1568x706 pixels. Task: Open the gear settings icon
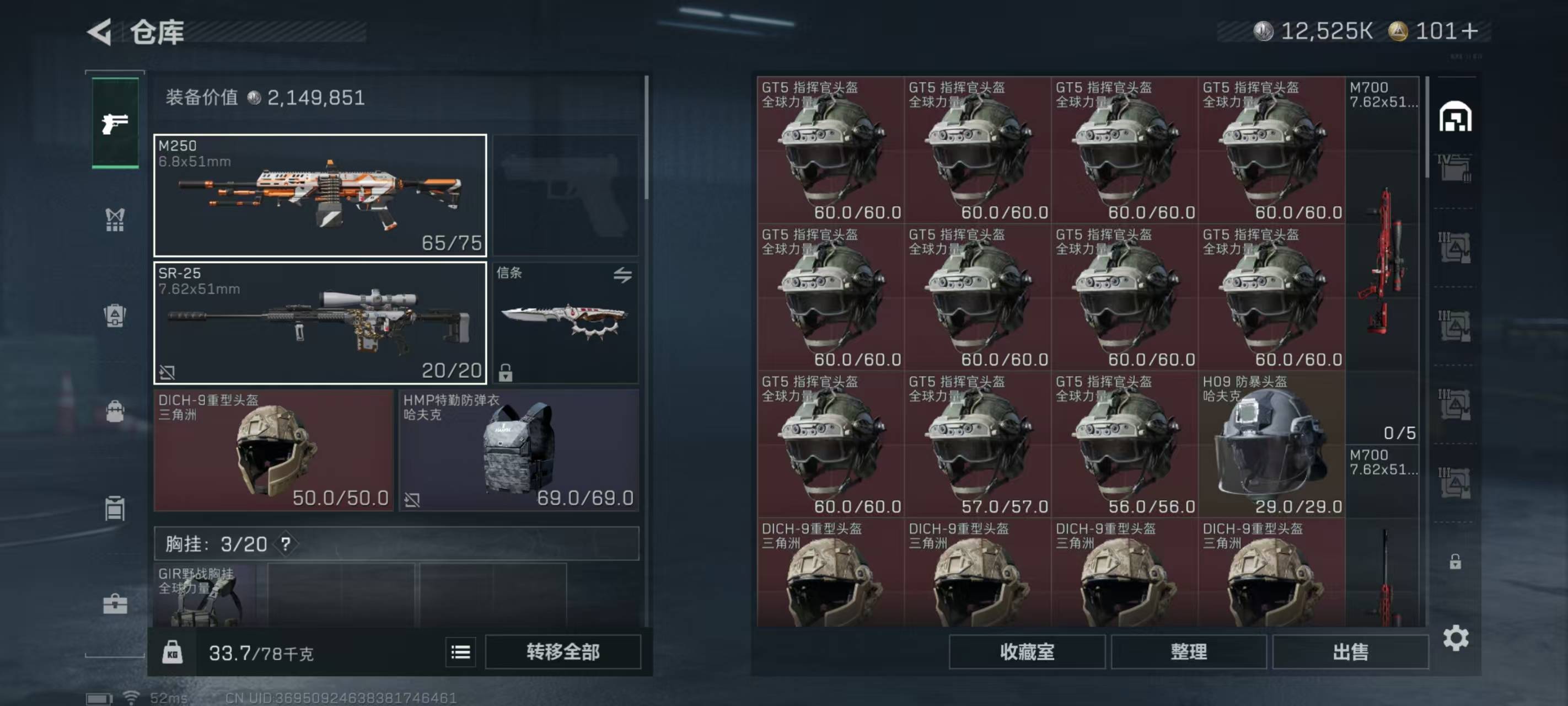(1456, 638)
